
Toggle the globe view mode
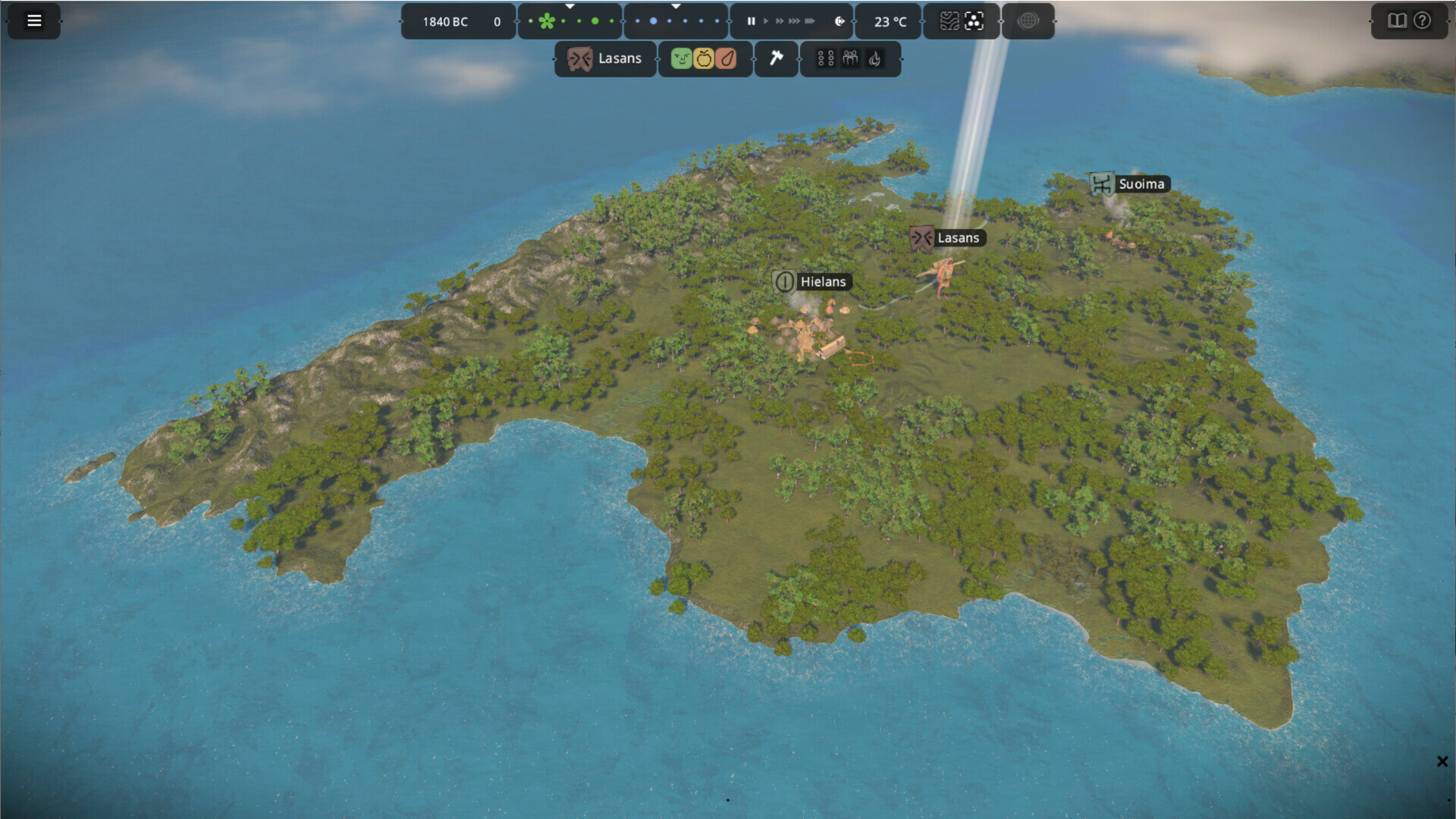1029,21
